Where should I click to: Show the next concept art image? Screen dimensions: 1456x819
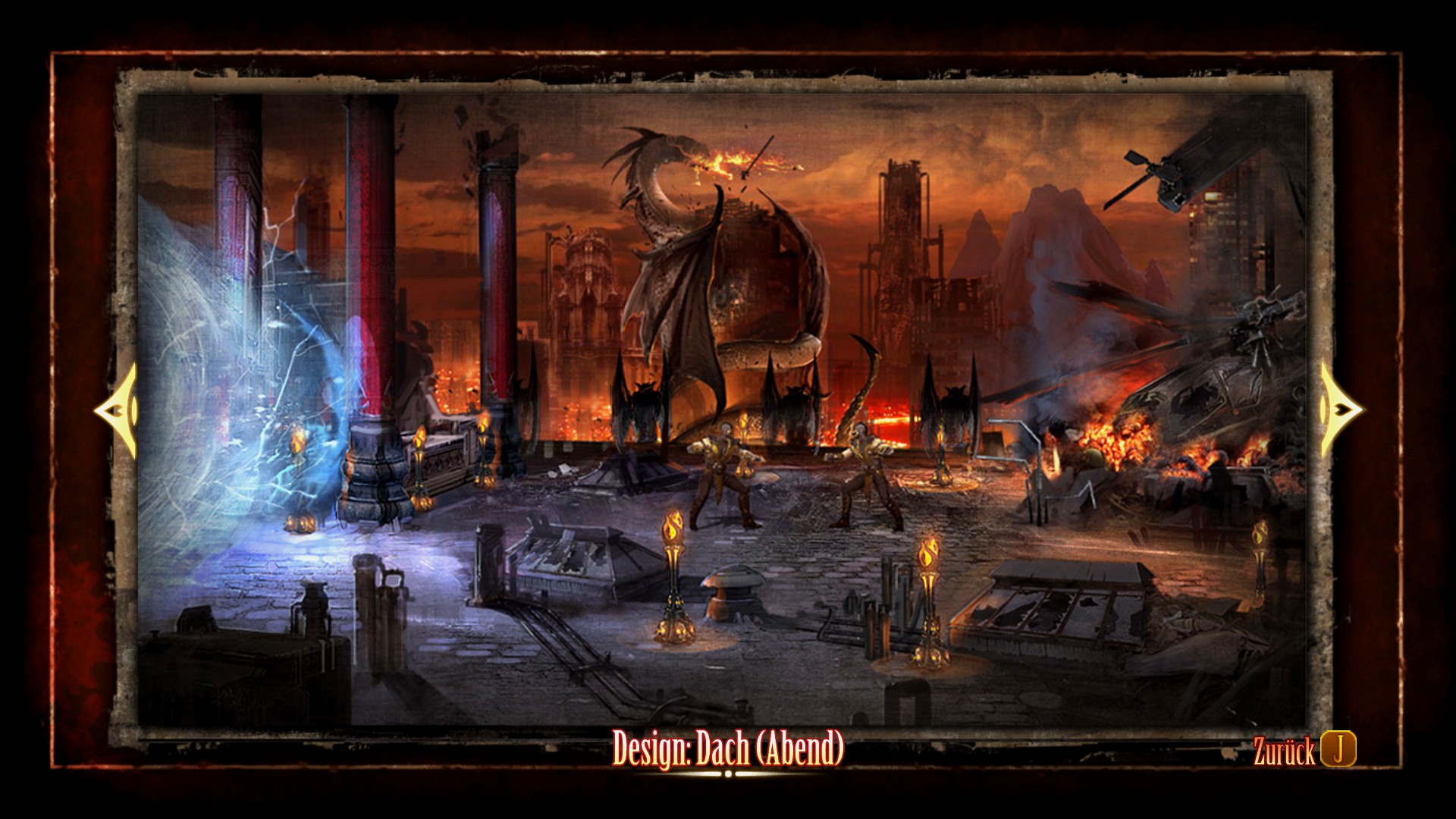point(1340,410)
